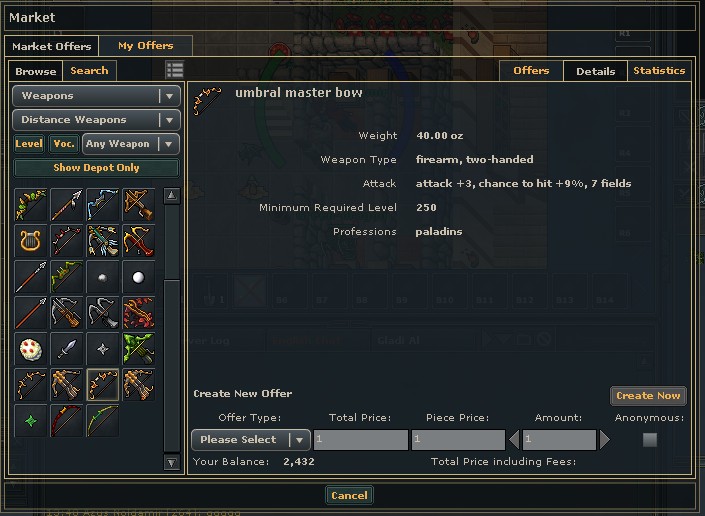
Task: Increase the amount with the right arrow
Action: coord(604,440)
